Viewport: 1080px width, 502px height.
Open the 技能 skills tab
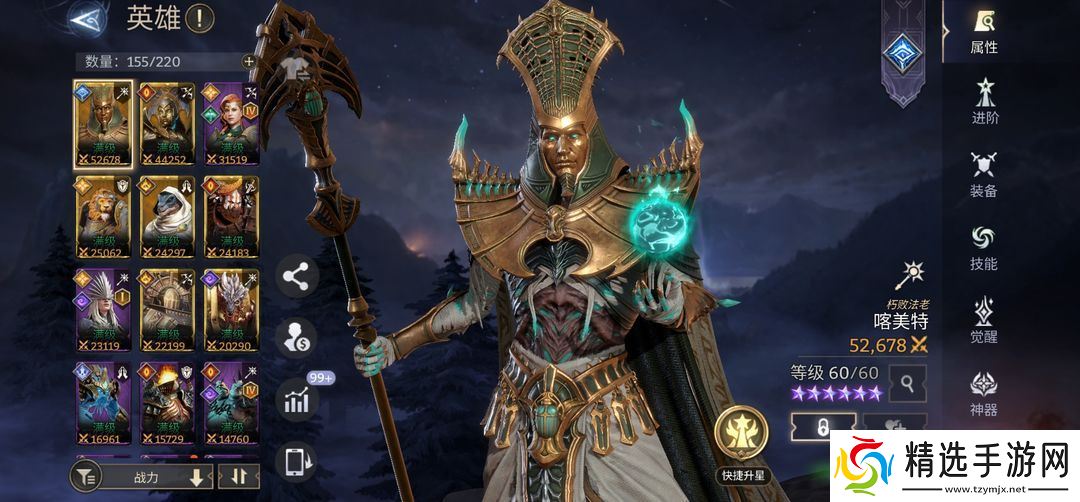[983, 248]
